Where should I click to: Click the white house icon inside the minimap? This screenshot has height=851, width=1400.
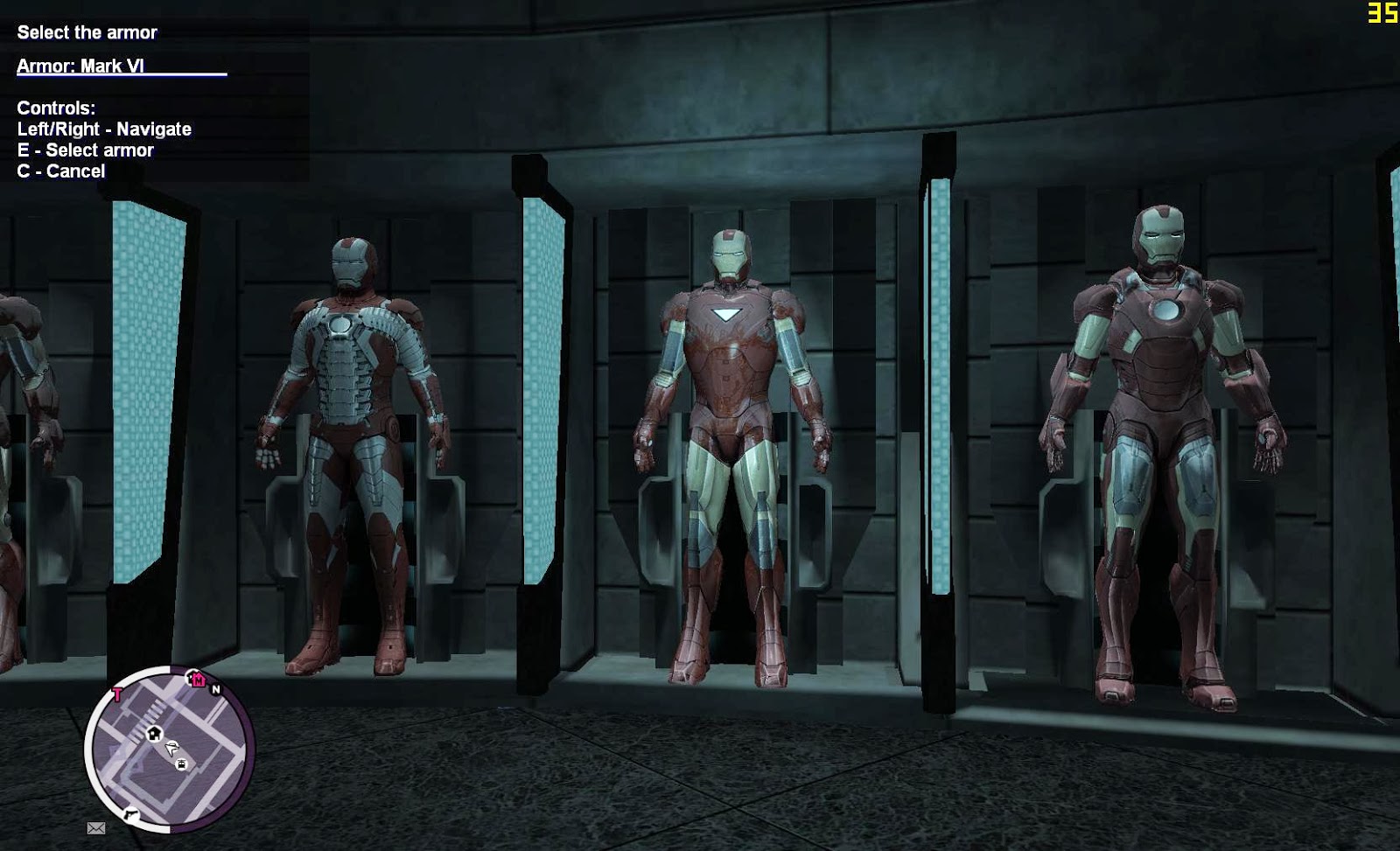click(154, 734)
